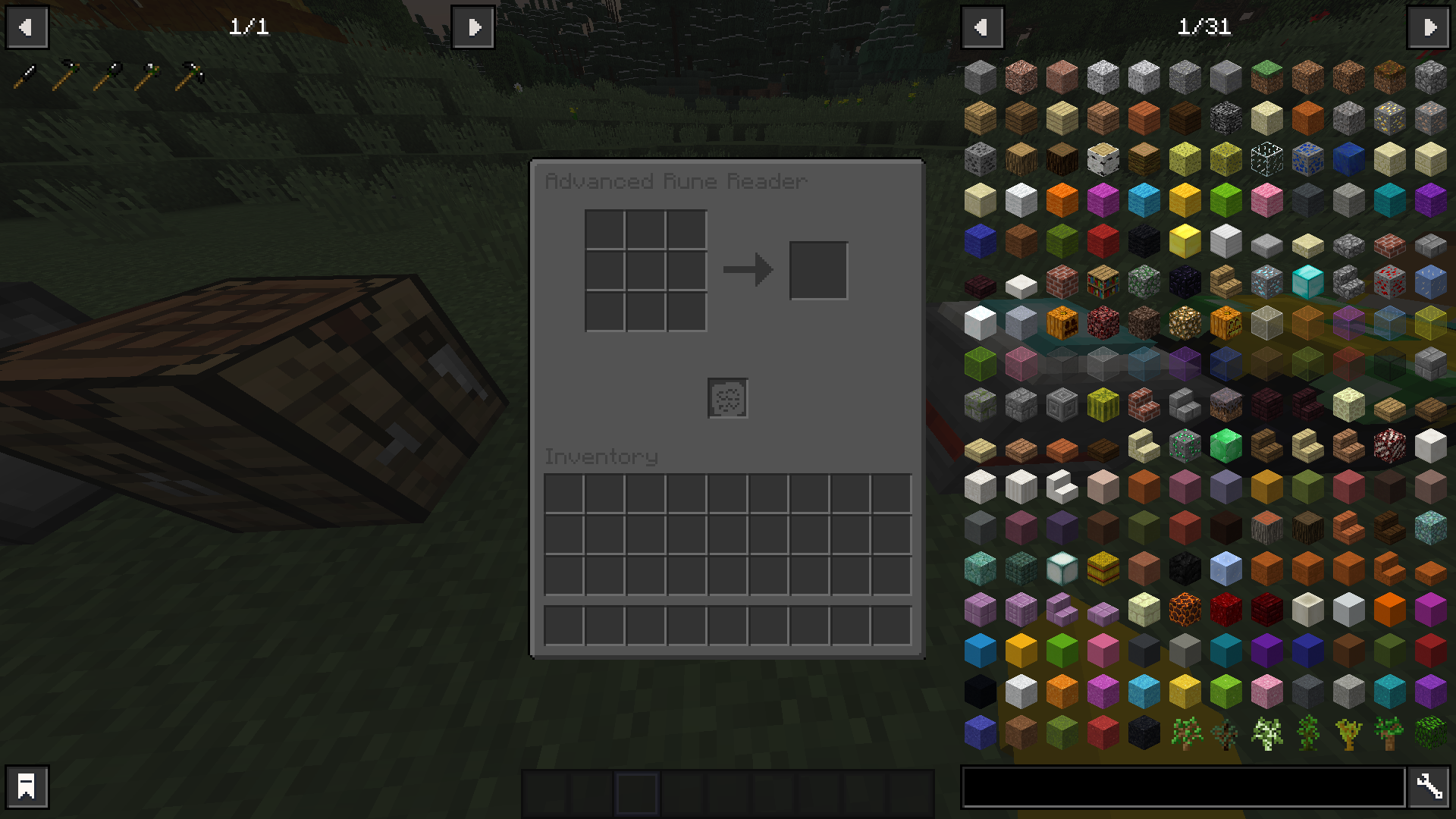1456x819 pixels.
Task: Select an oak sapling at the grid bottom
Action: [1186, 733]
